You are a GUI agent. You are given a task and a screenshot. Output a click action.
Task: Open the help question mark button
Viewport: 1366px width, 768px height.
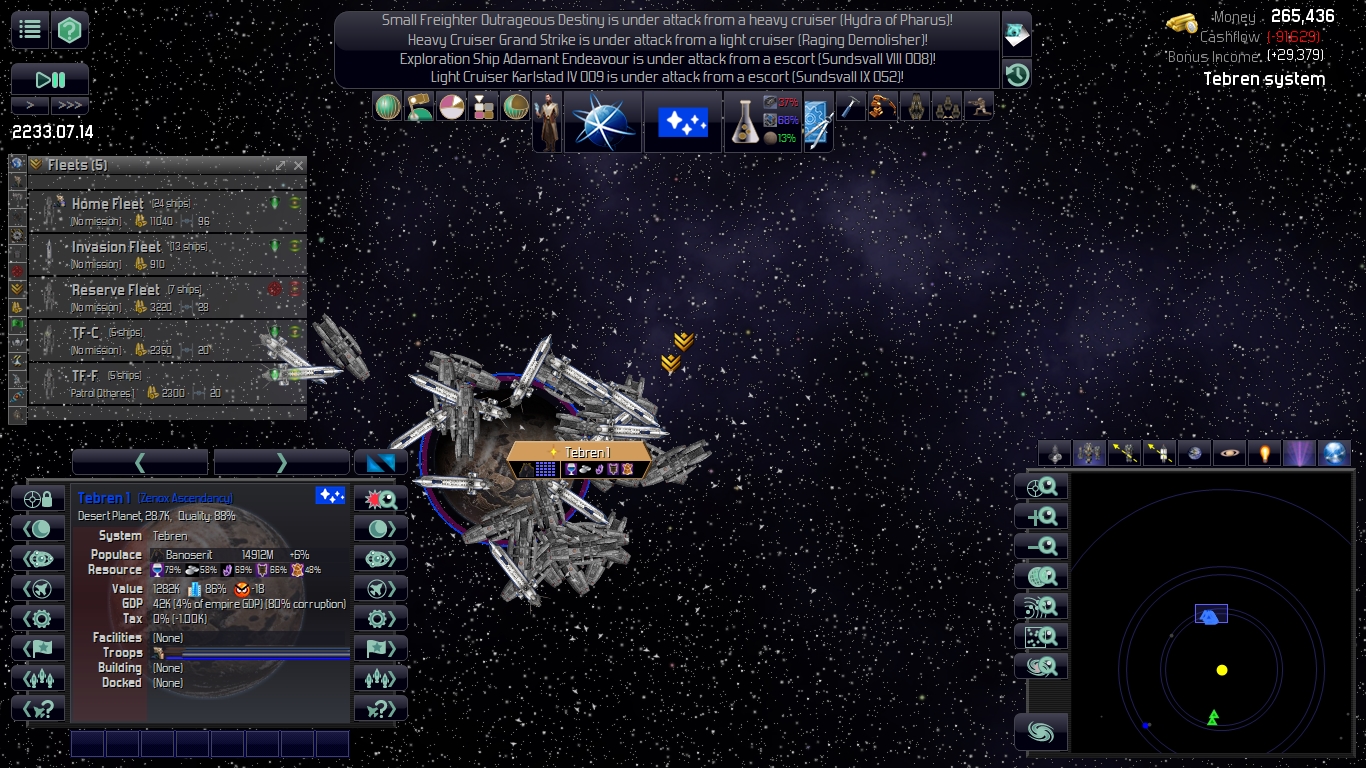tap(70, 29)
